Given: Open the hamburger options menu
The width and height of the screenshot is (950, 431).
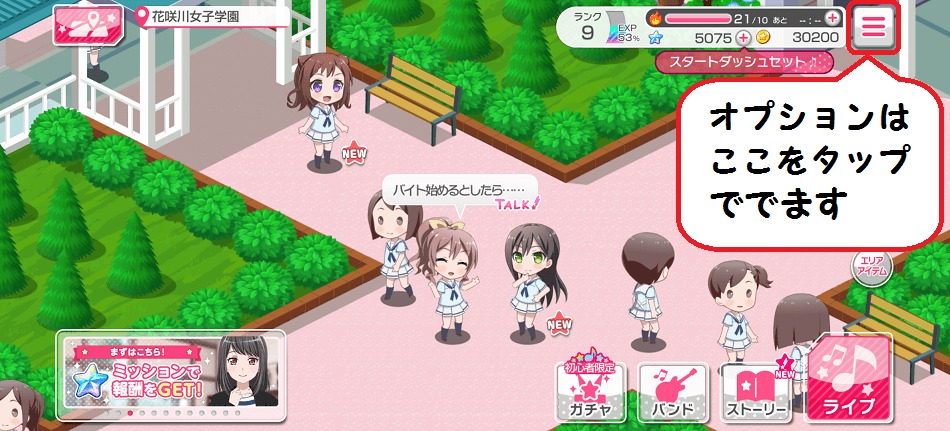Looking at the screenshot, I should (874, 28).
